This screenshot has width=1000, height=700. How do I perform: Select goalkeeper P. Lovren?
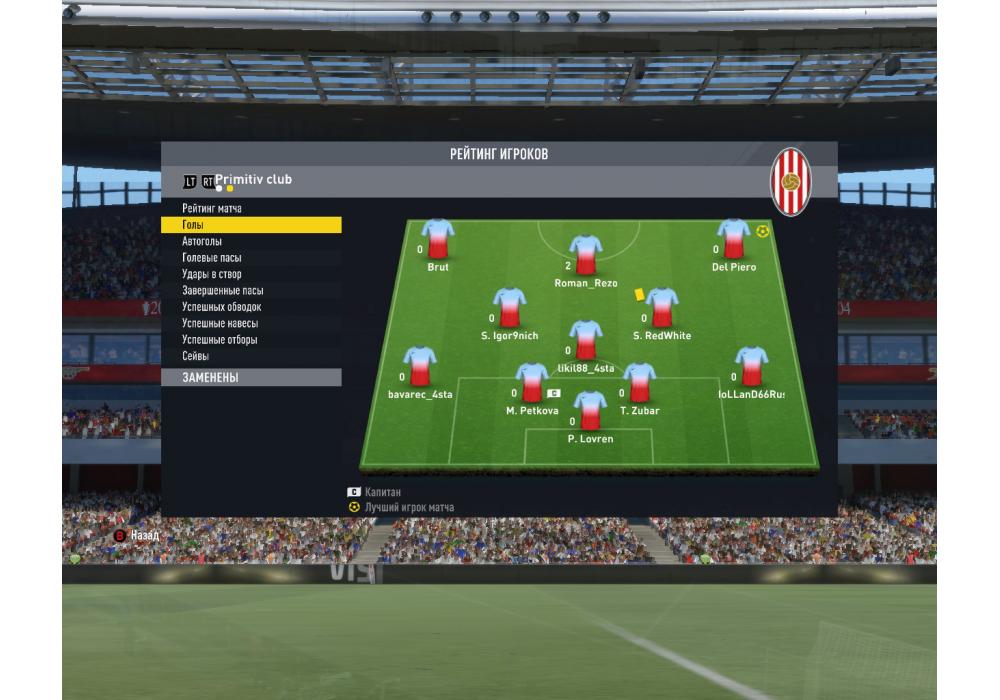click(x=590, y=412)
